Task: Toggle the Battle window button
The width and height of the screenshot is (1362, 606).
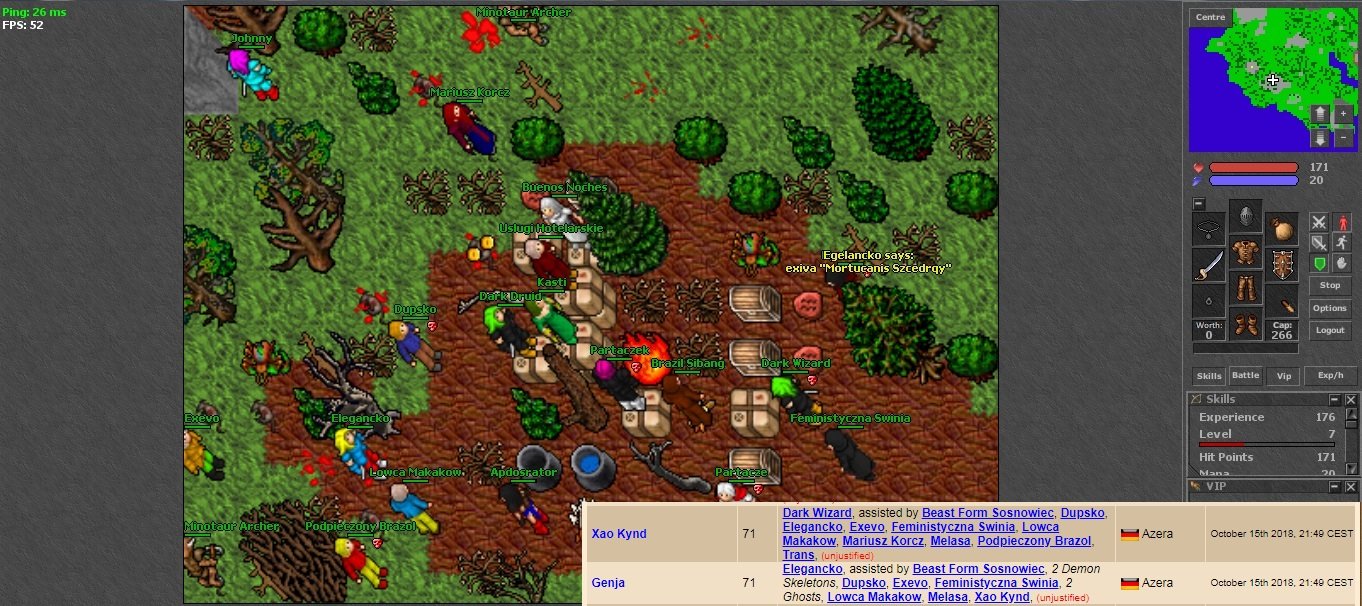Action: [1245, 376]
